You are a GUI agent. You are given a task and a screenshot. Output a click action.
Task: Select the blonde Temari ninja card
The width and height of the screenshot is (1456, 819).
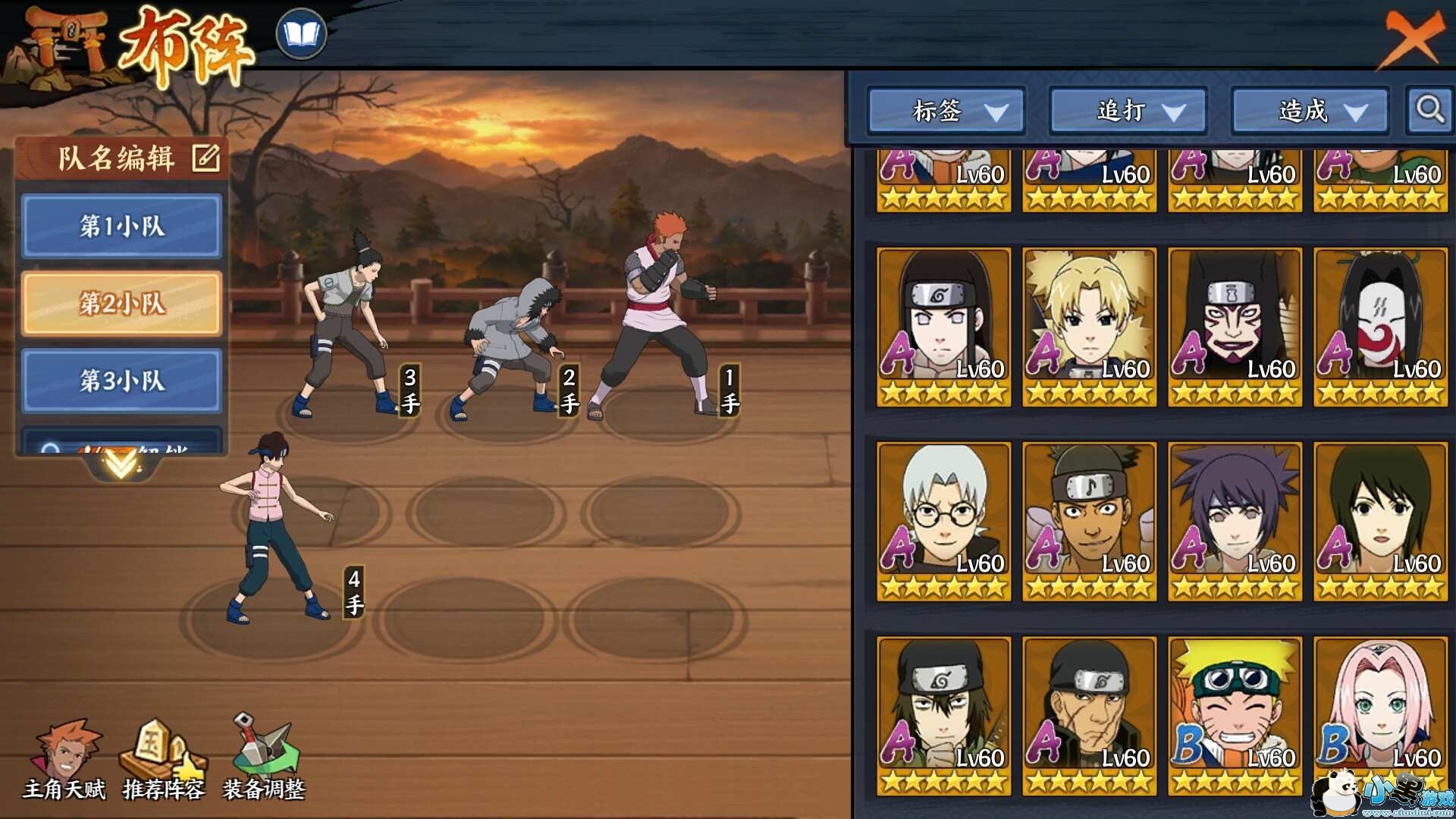pyautogui.click(x=1089, y=326)
